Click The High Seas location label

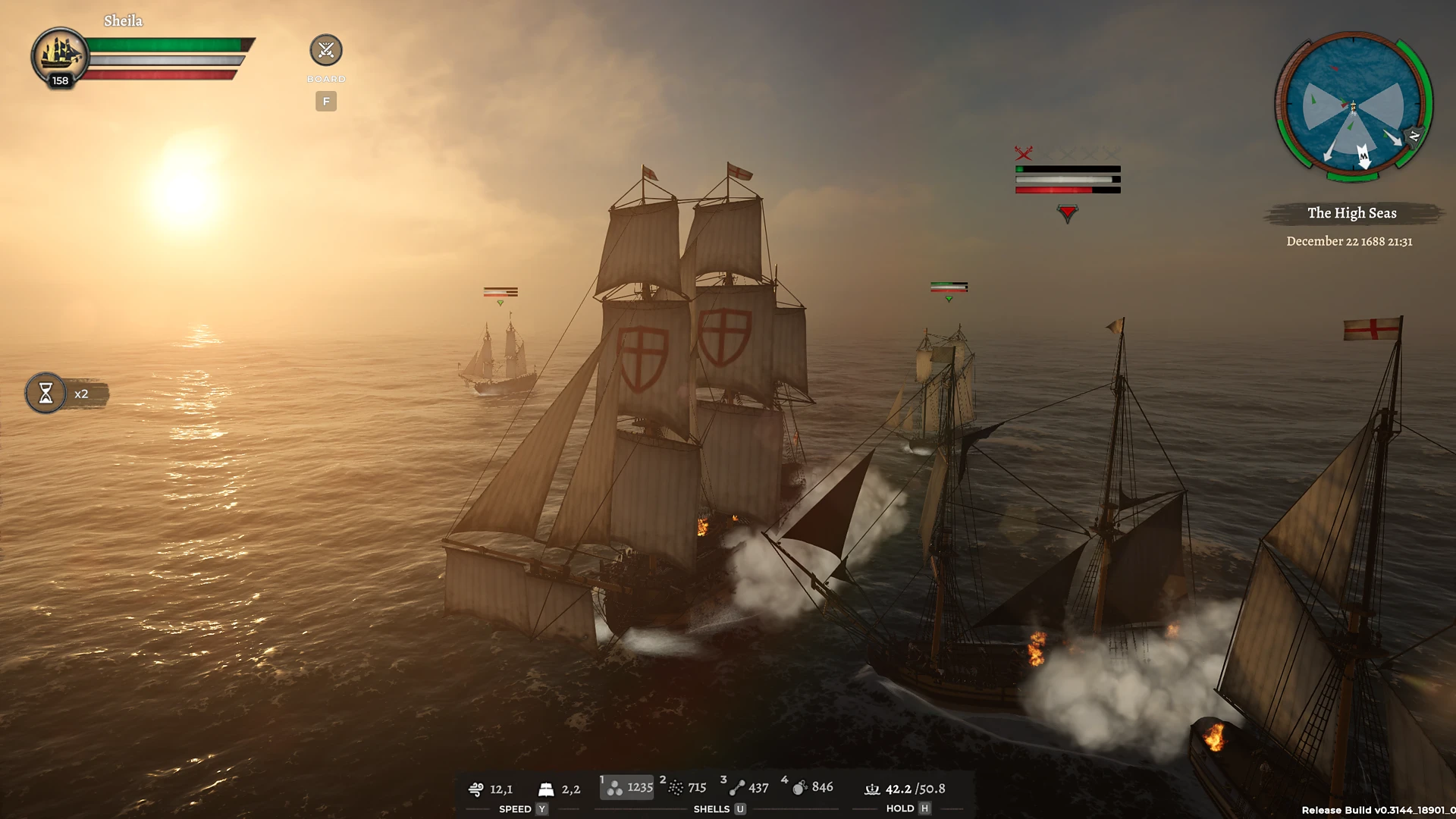(1352, 213)
